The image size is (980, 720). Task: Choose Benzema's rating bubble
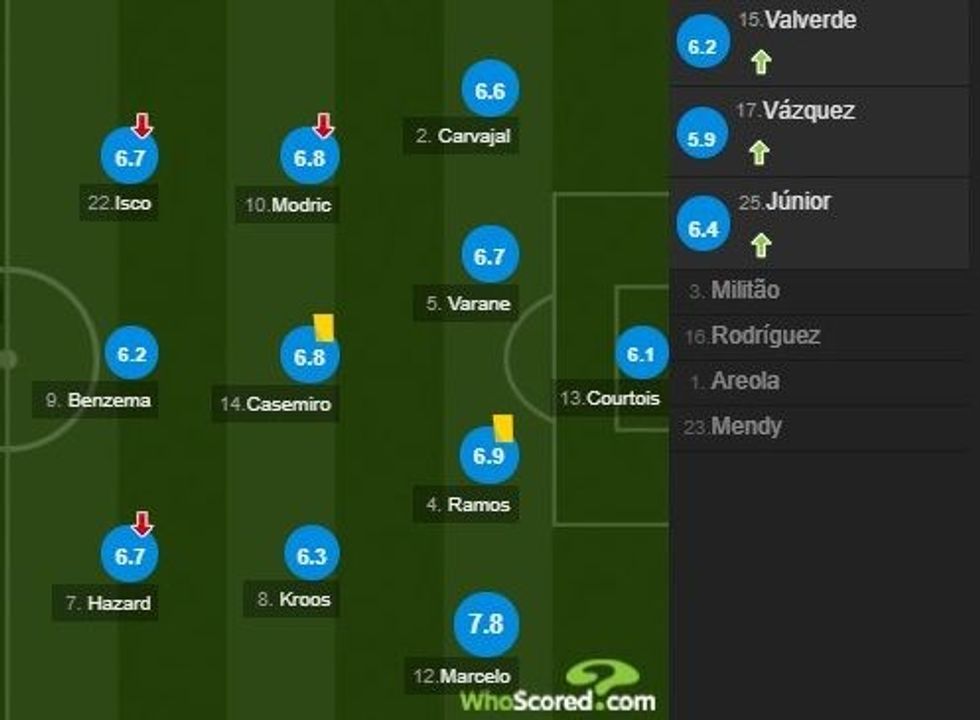pyautogui.click(x=131, y=355)
